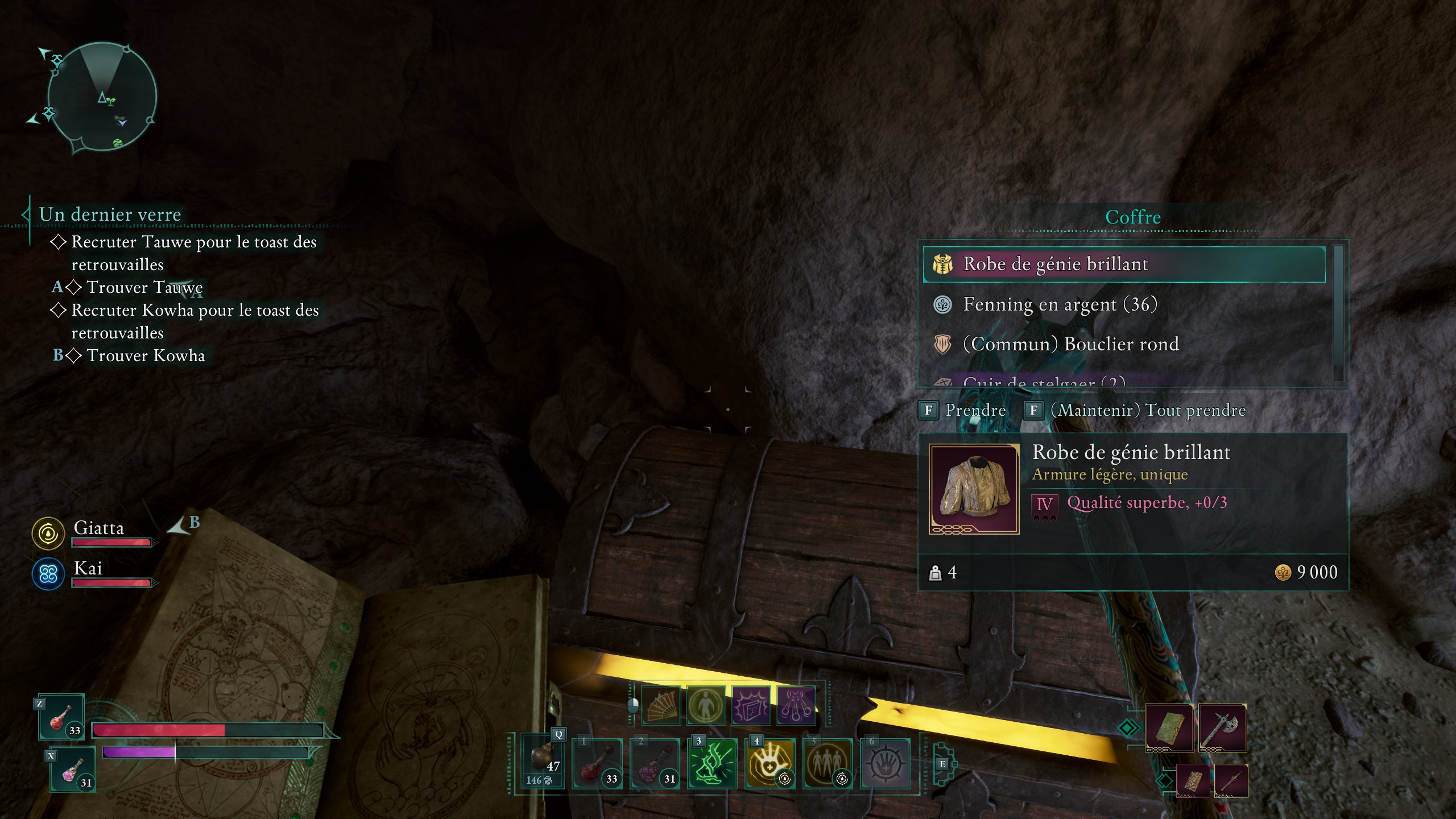Select the purple glowing grimoire spell icon
The width and height of the screenshot is (1456, 819).
pos(751,706)
